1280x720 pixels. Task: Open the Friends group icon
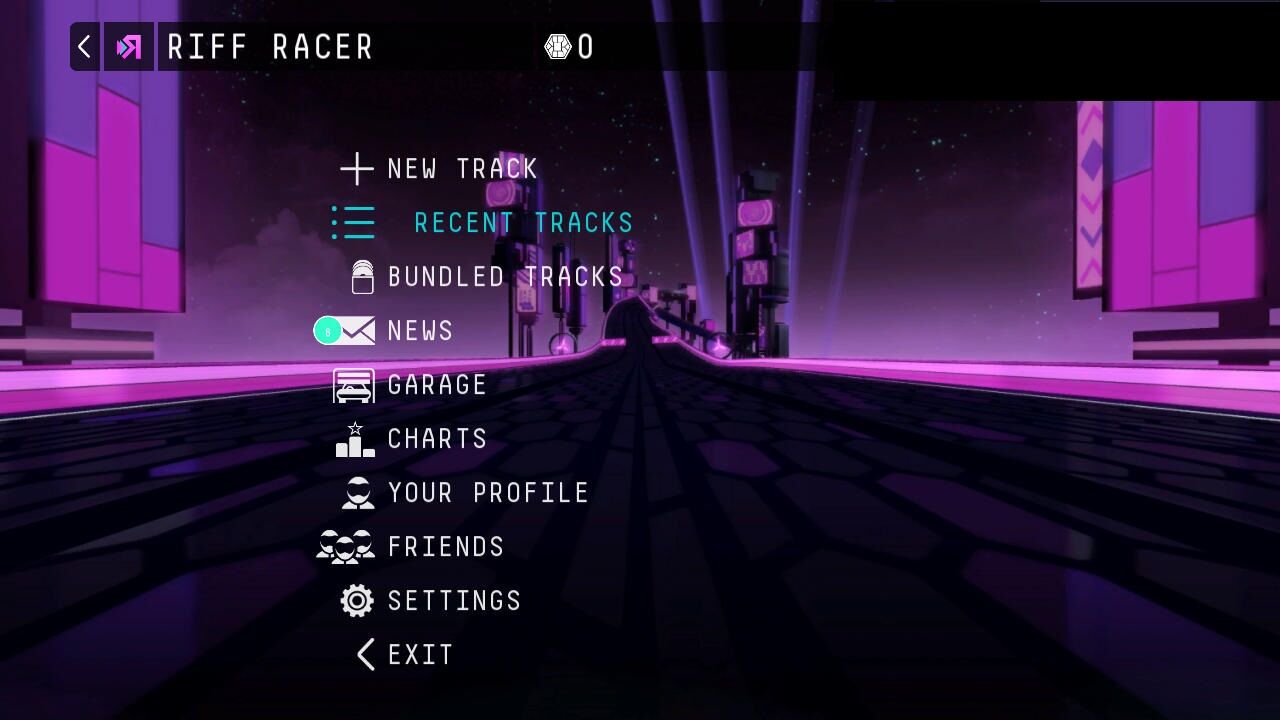(x=344, y=546)
